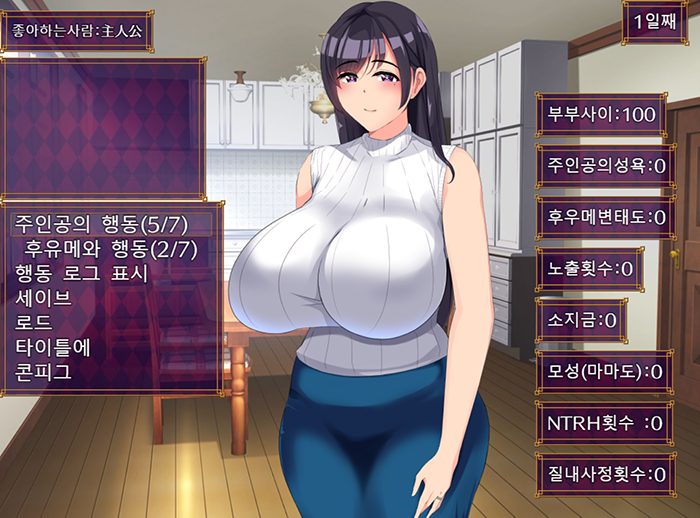Open the 콘피그 config settings

tap(43, 374)
